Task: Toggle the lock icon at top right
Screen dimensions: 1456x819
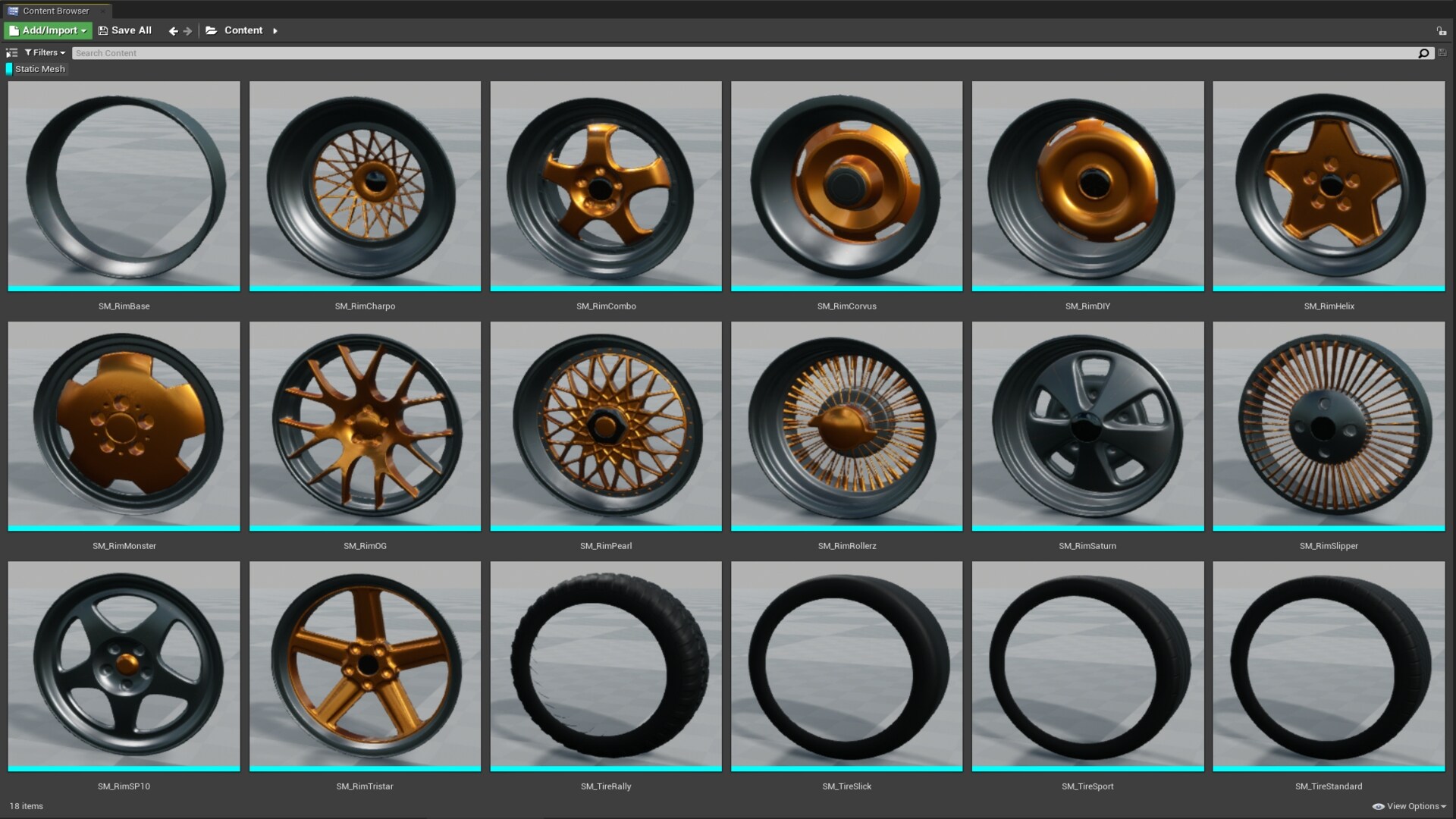Action: 1440,30
